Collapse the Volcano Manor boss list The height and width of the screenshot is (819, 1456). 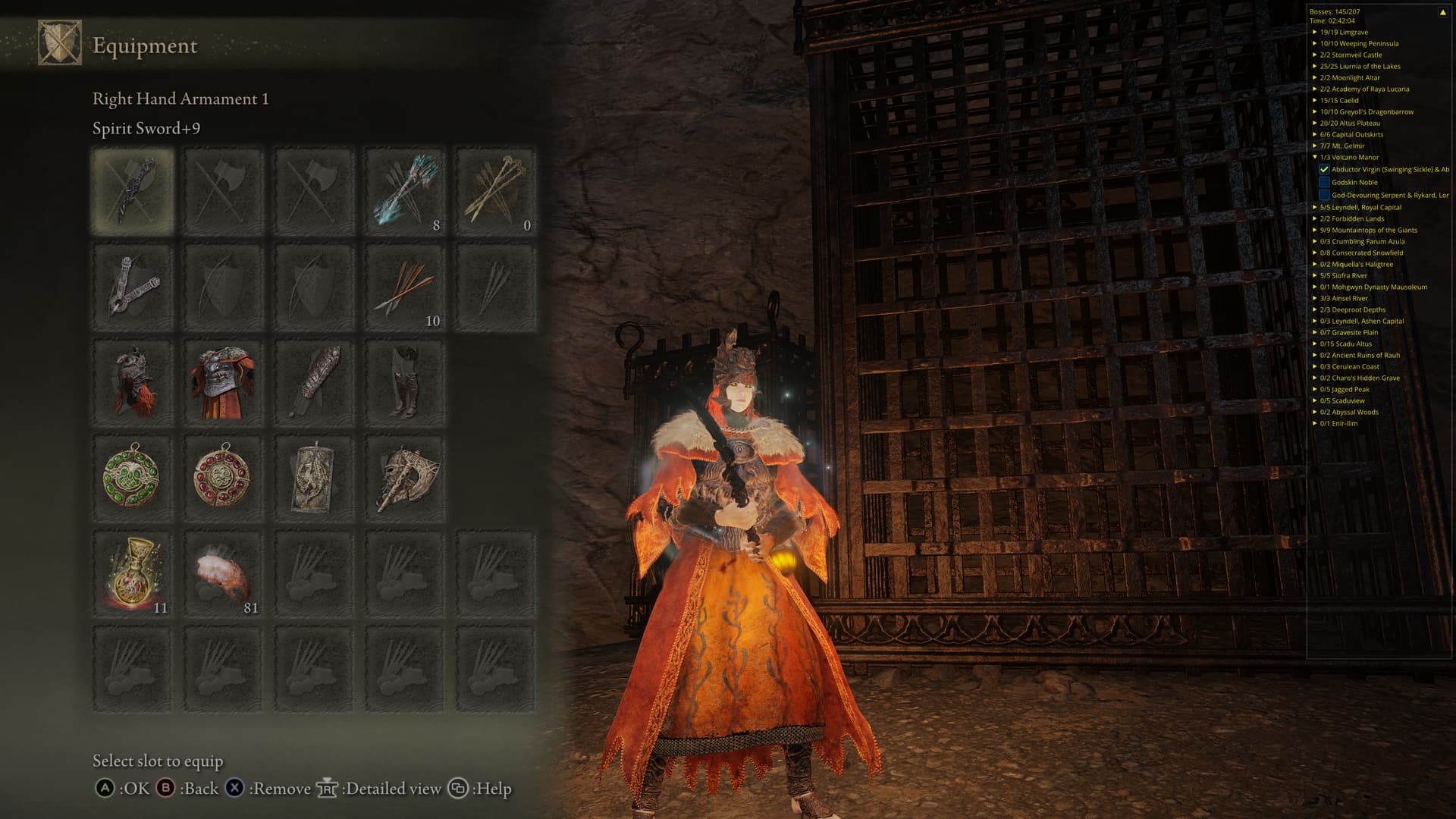click(1315, 157)
